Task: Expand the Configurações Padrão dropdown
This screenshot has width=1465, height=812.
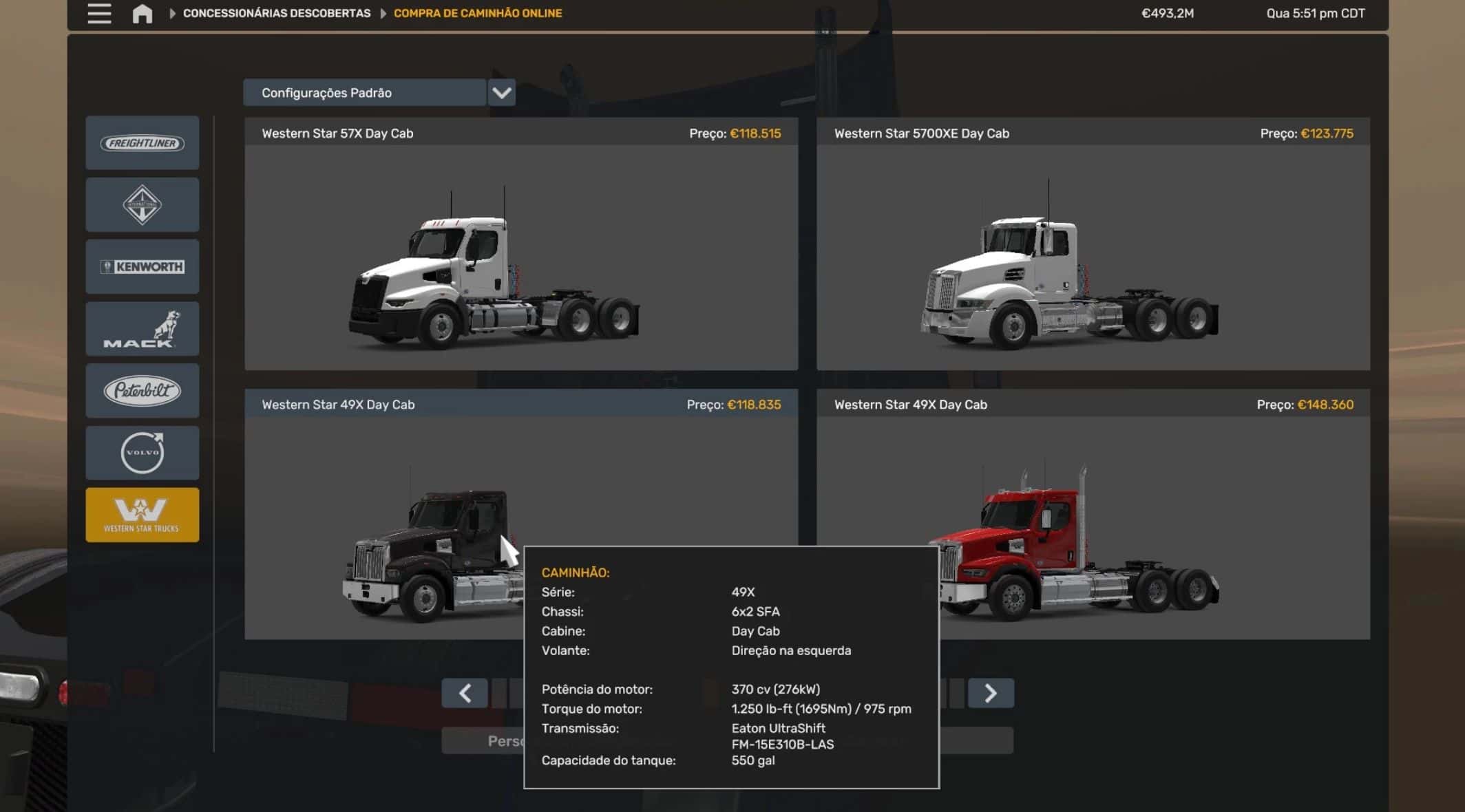Action: point(502,93)
